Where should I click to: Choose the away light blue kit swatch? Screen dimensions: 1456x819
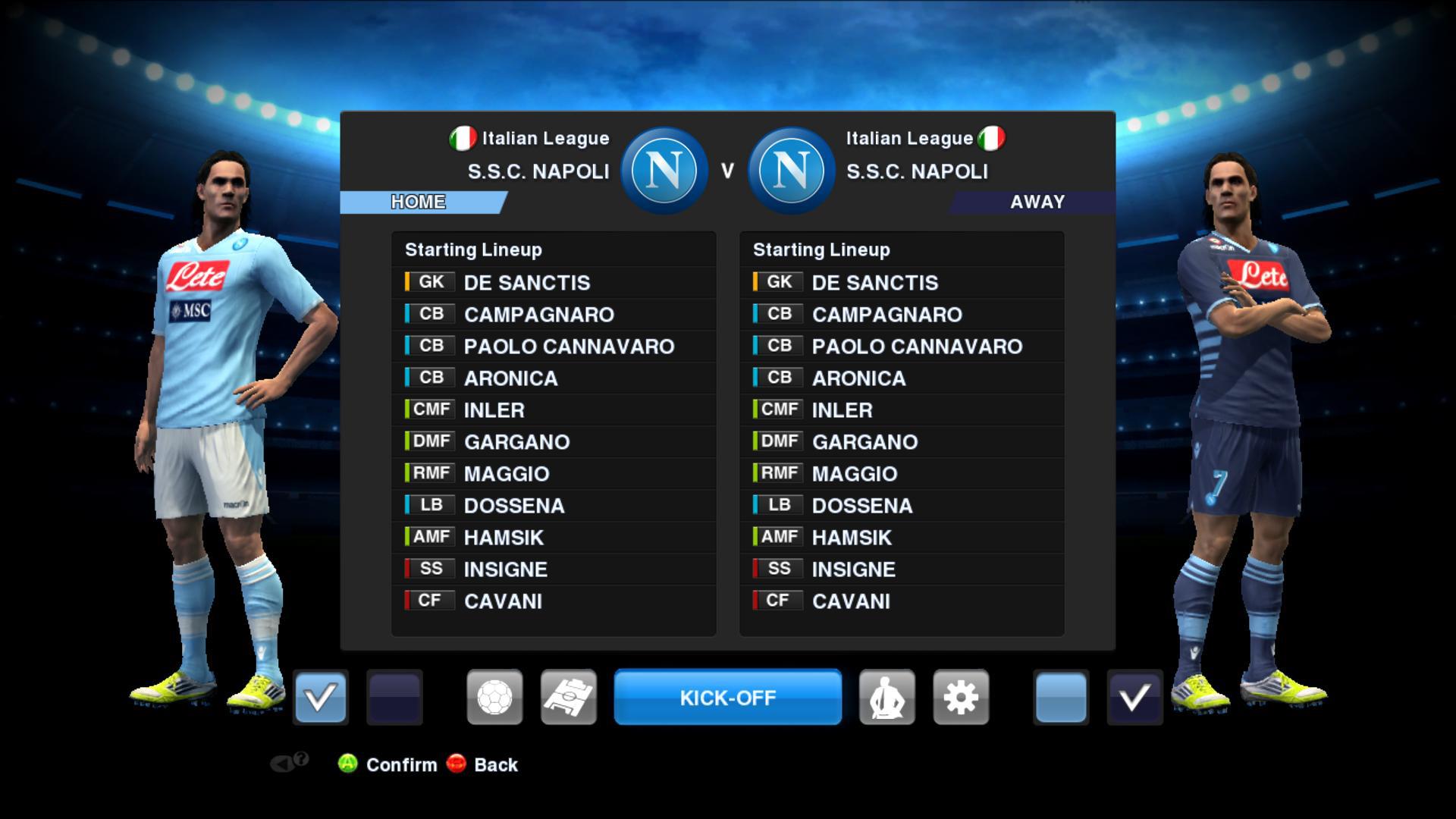(x=1060, y=697)
